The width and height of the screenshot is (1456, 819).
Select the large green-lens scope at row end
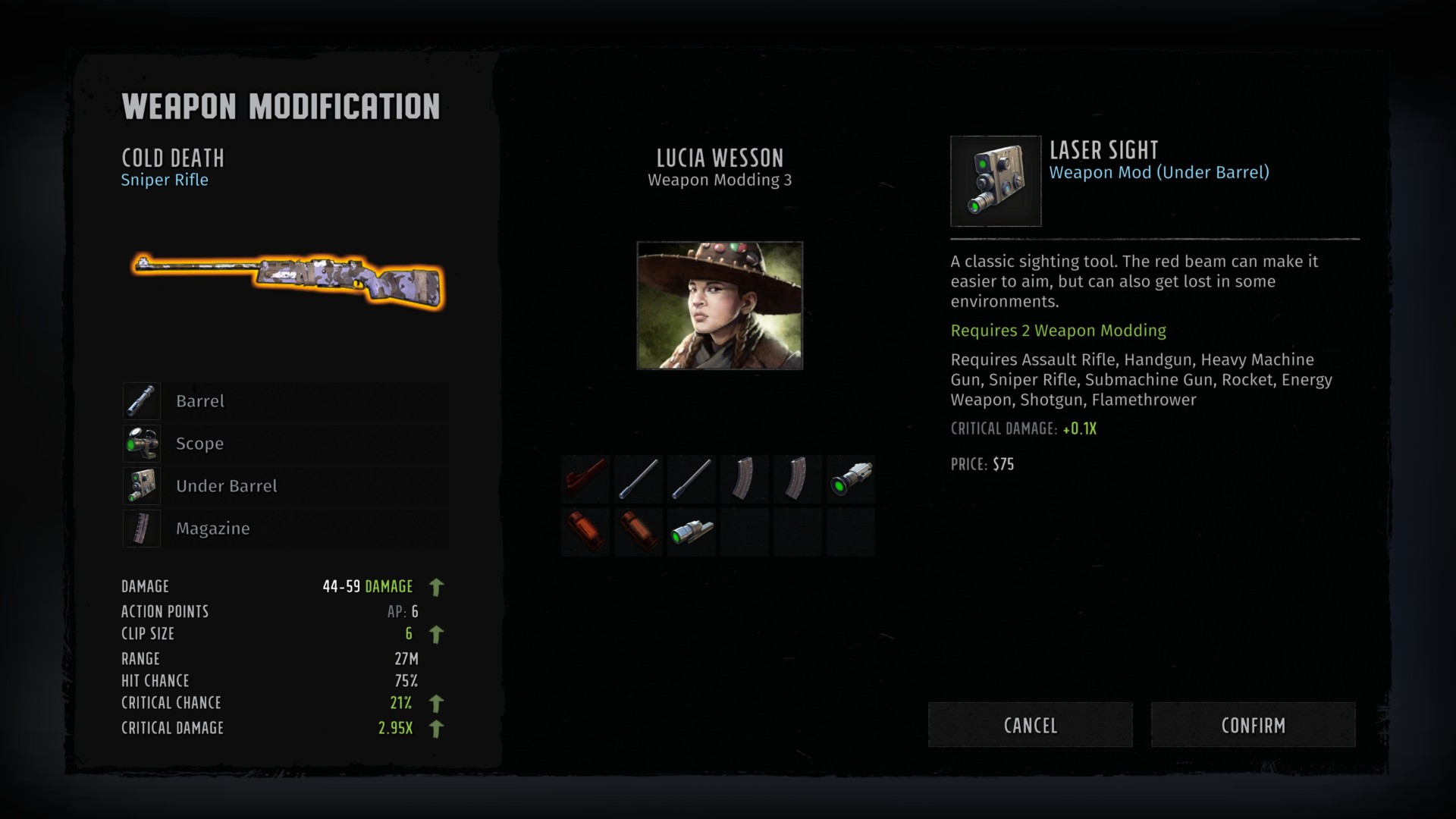coord(851,479)
